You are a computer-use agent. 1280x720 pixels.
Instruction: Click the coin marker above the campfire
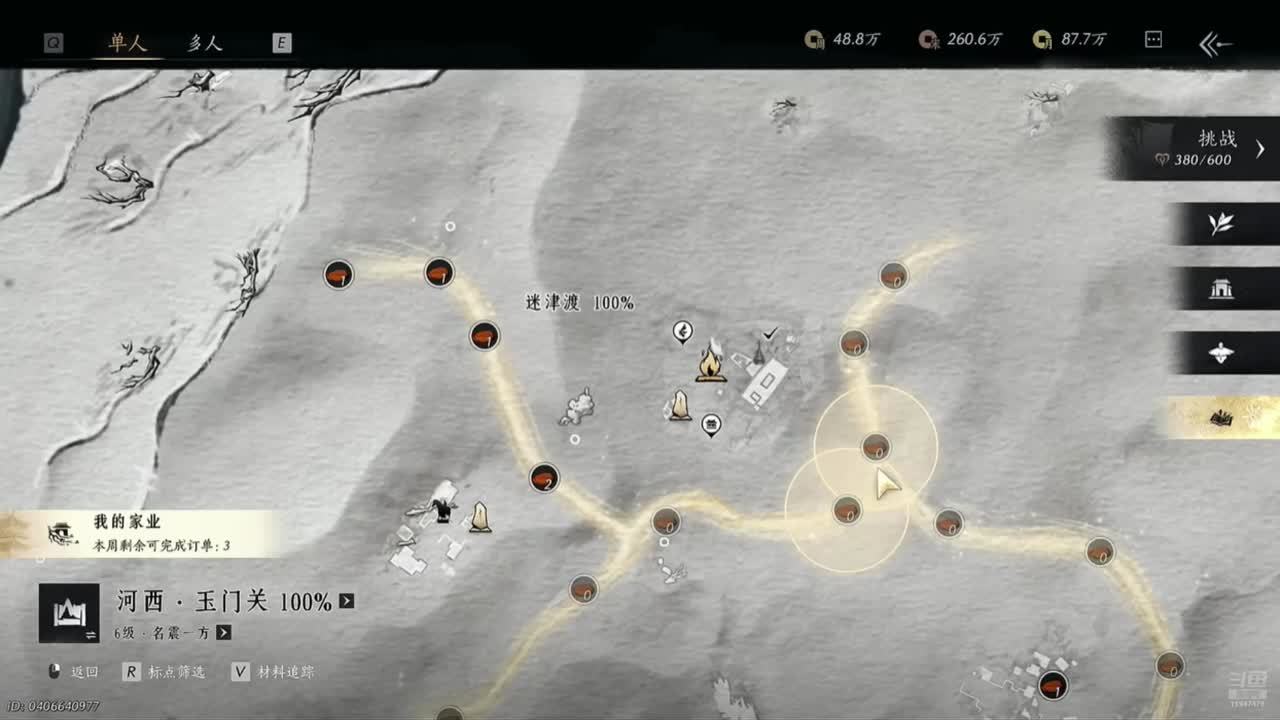pos(683,331)
